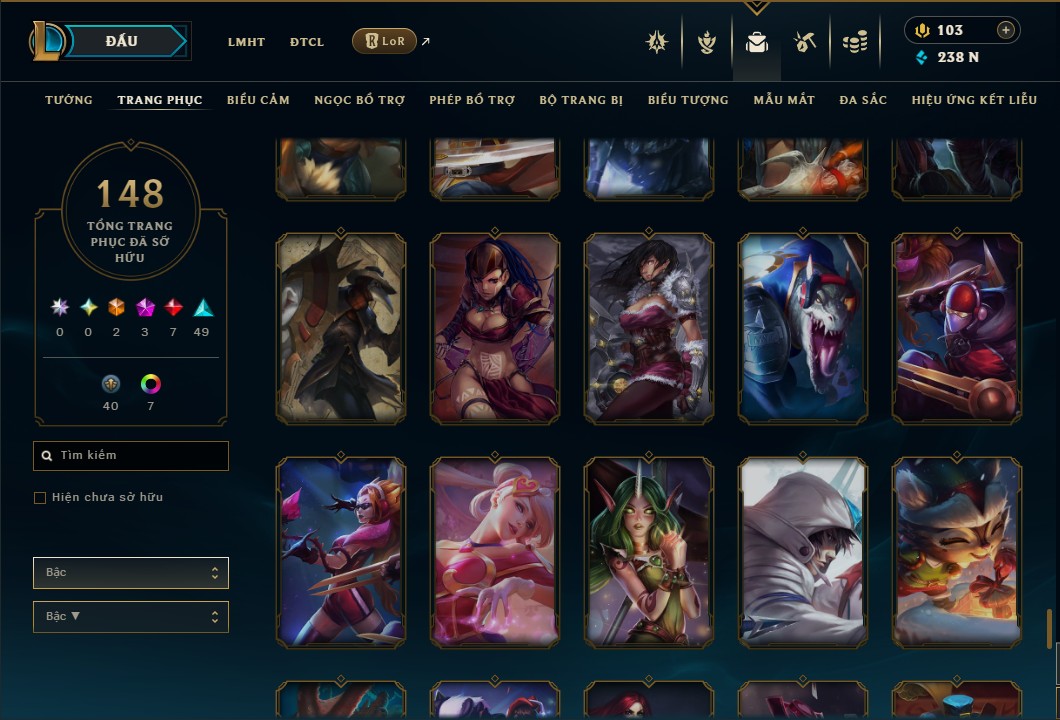Image resolution: width=1060 pixels, height=720 pixels.
Task: Open the ĐA SẮC chromas tab
Action: click(x=863, y=100)
